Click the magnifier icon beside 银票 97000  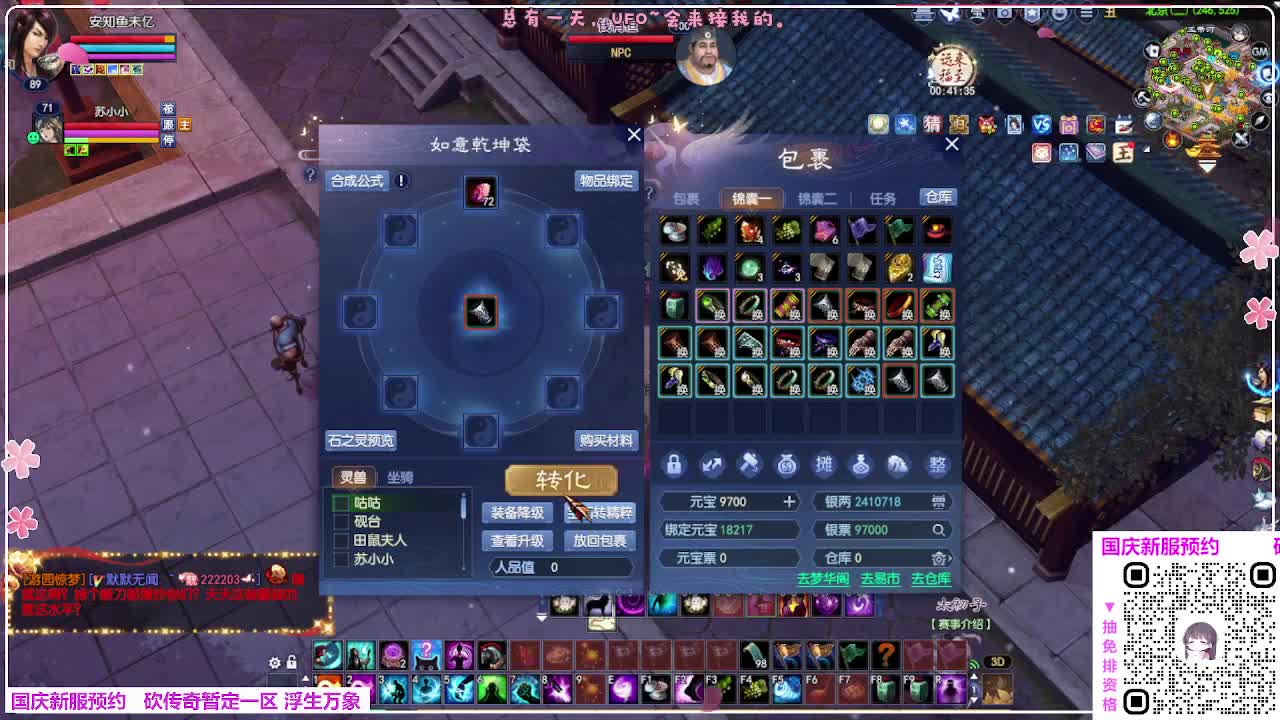(939, 530)
